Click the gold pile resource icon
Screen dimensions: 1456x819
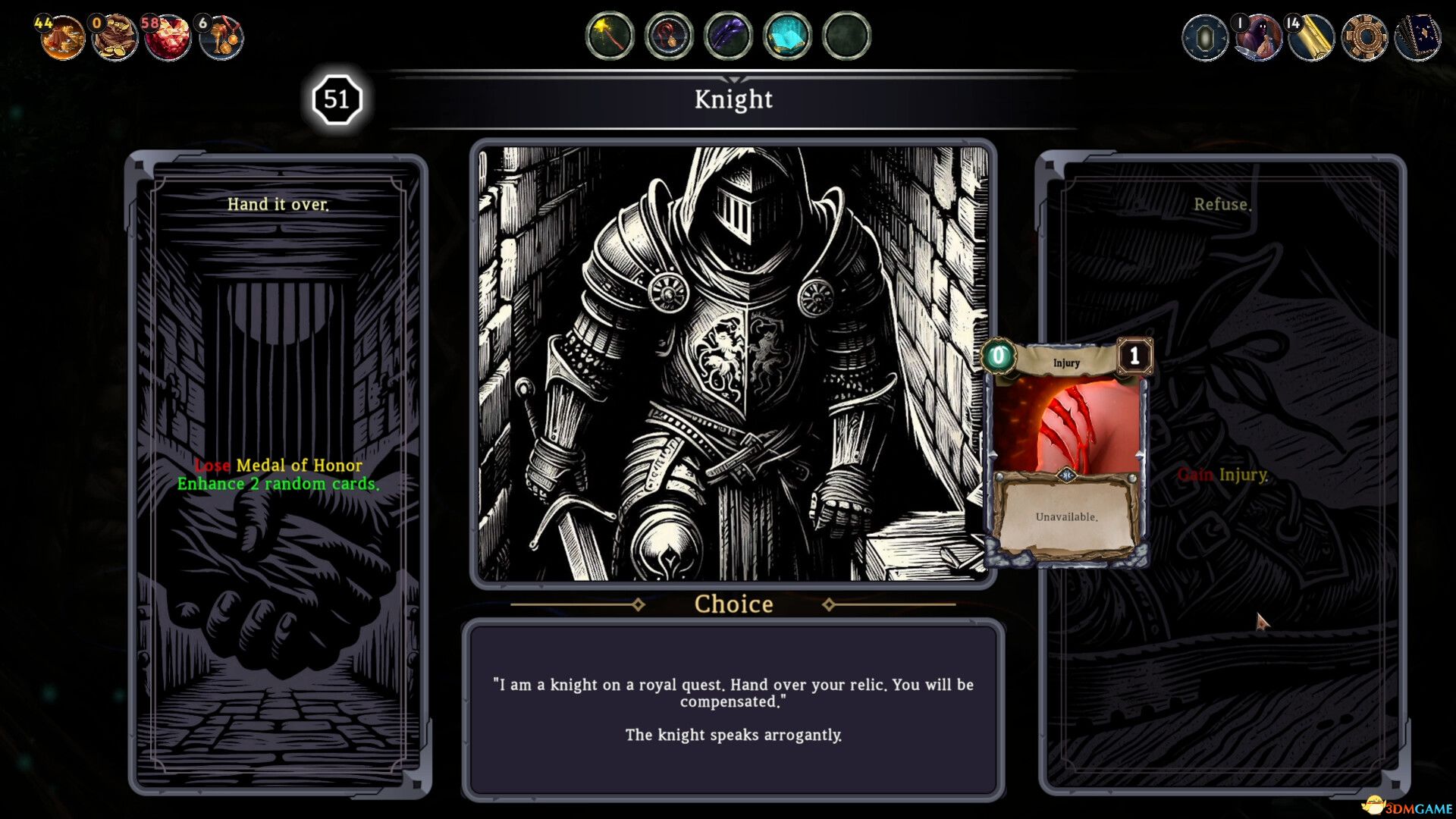62,36
